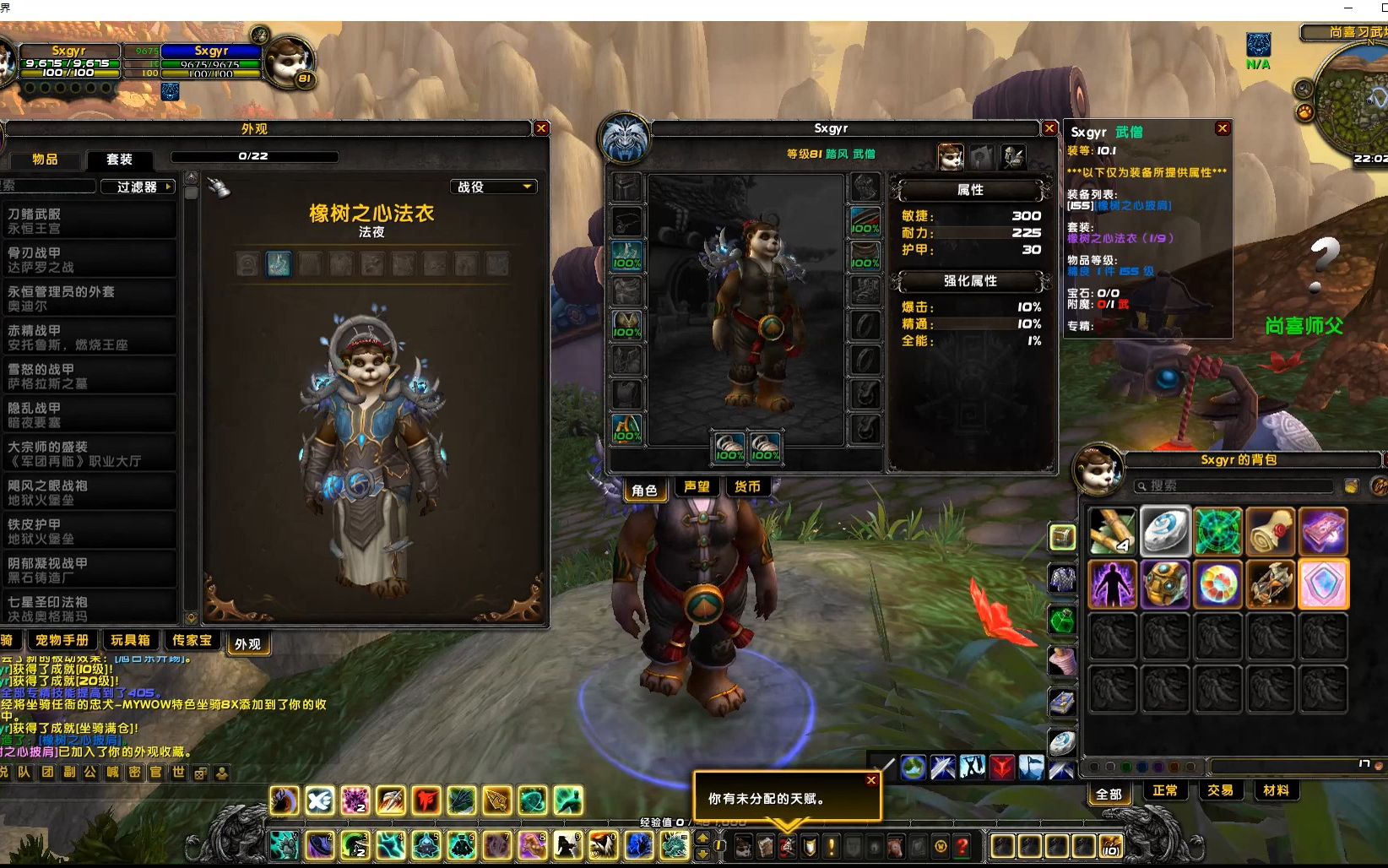Switch to the 物品 items tab
This screenshot has height=868, width=1388.
pyautogui.click(x=45, y=159)
